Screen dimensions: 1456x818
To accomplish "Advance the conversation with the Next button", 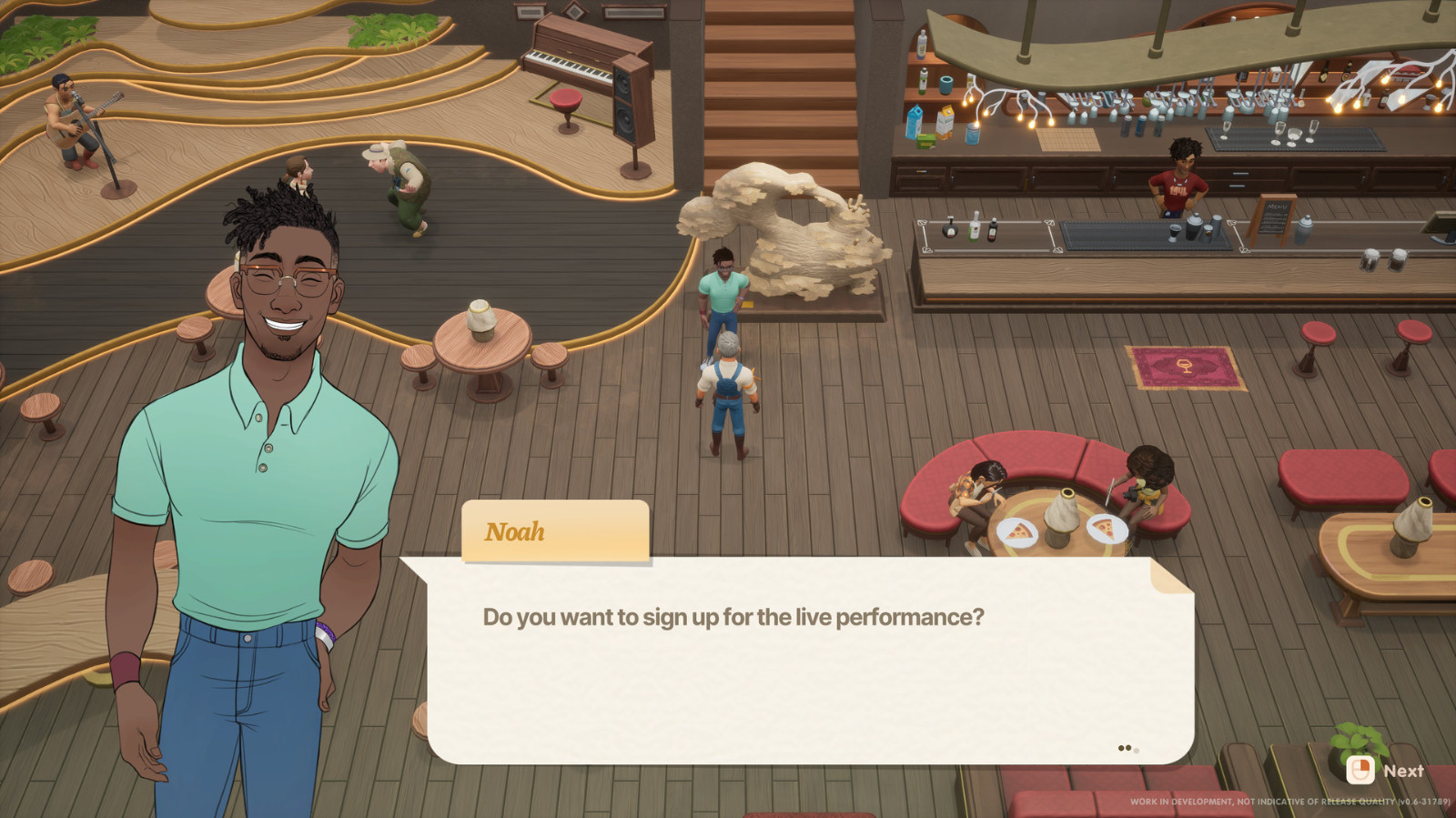I will click(1385, 771).
